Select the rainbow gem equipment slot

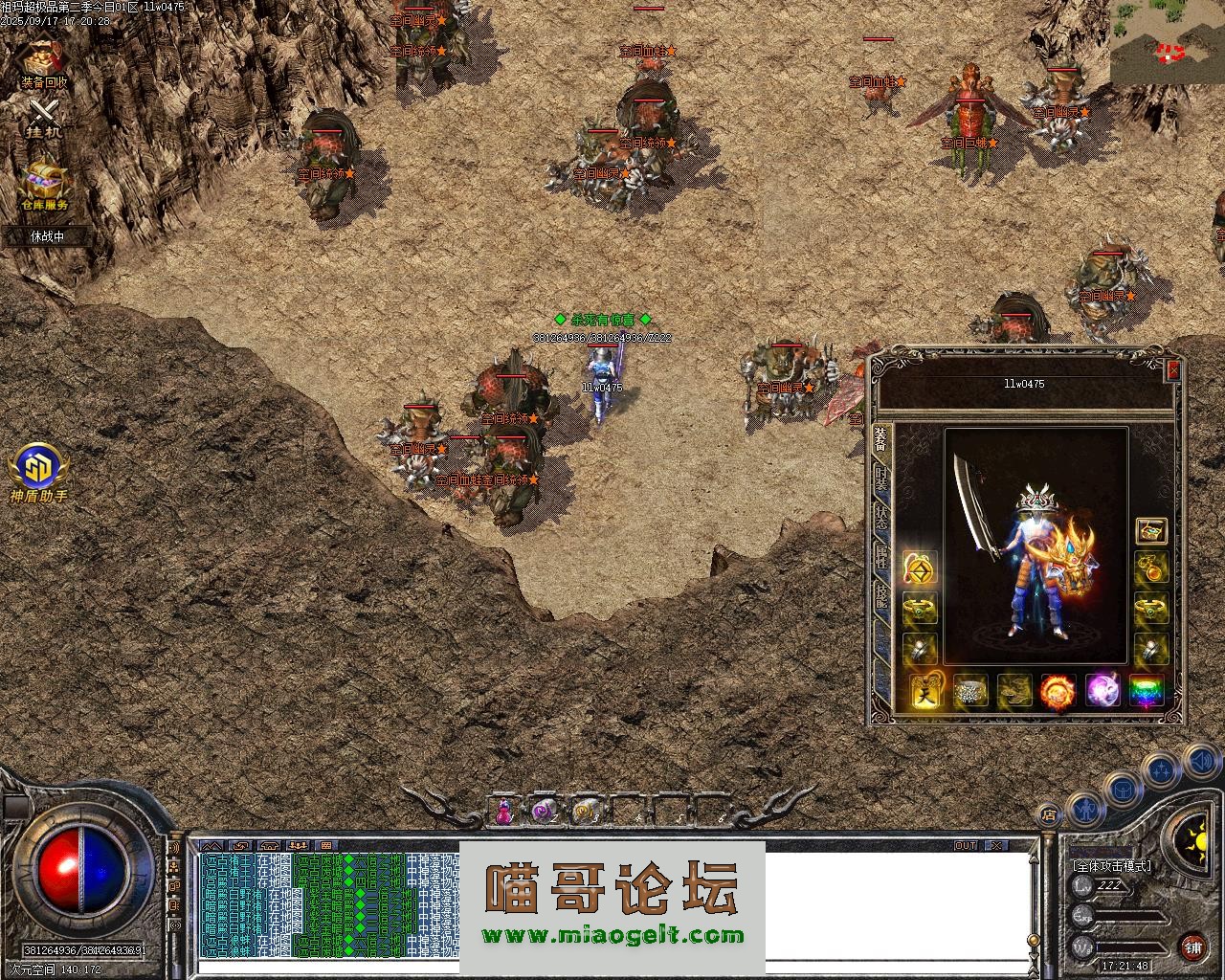click(x=1147, y=690)
